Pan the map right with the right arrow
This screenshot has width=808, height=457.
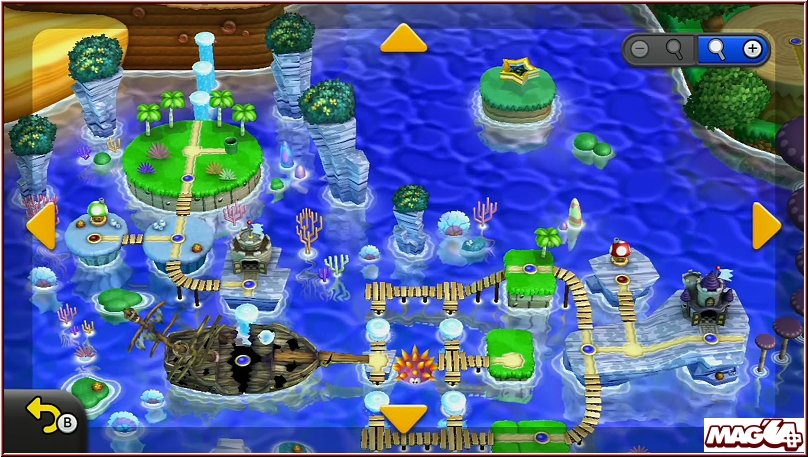point(765,226)
